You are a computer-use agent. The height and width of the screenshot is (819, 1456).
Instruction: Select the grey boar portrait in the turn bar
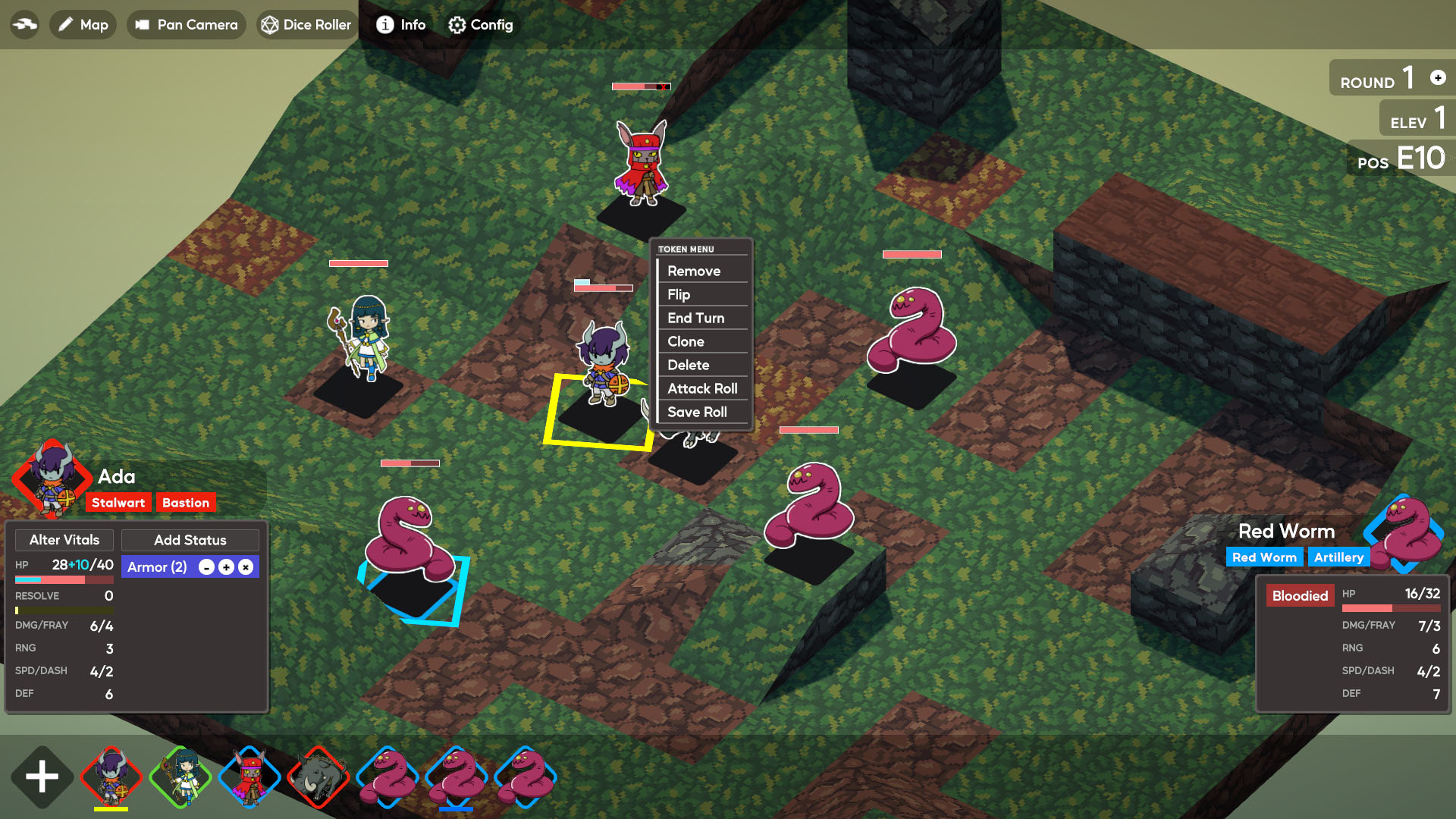coord(318,777)
